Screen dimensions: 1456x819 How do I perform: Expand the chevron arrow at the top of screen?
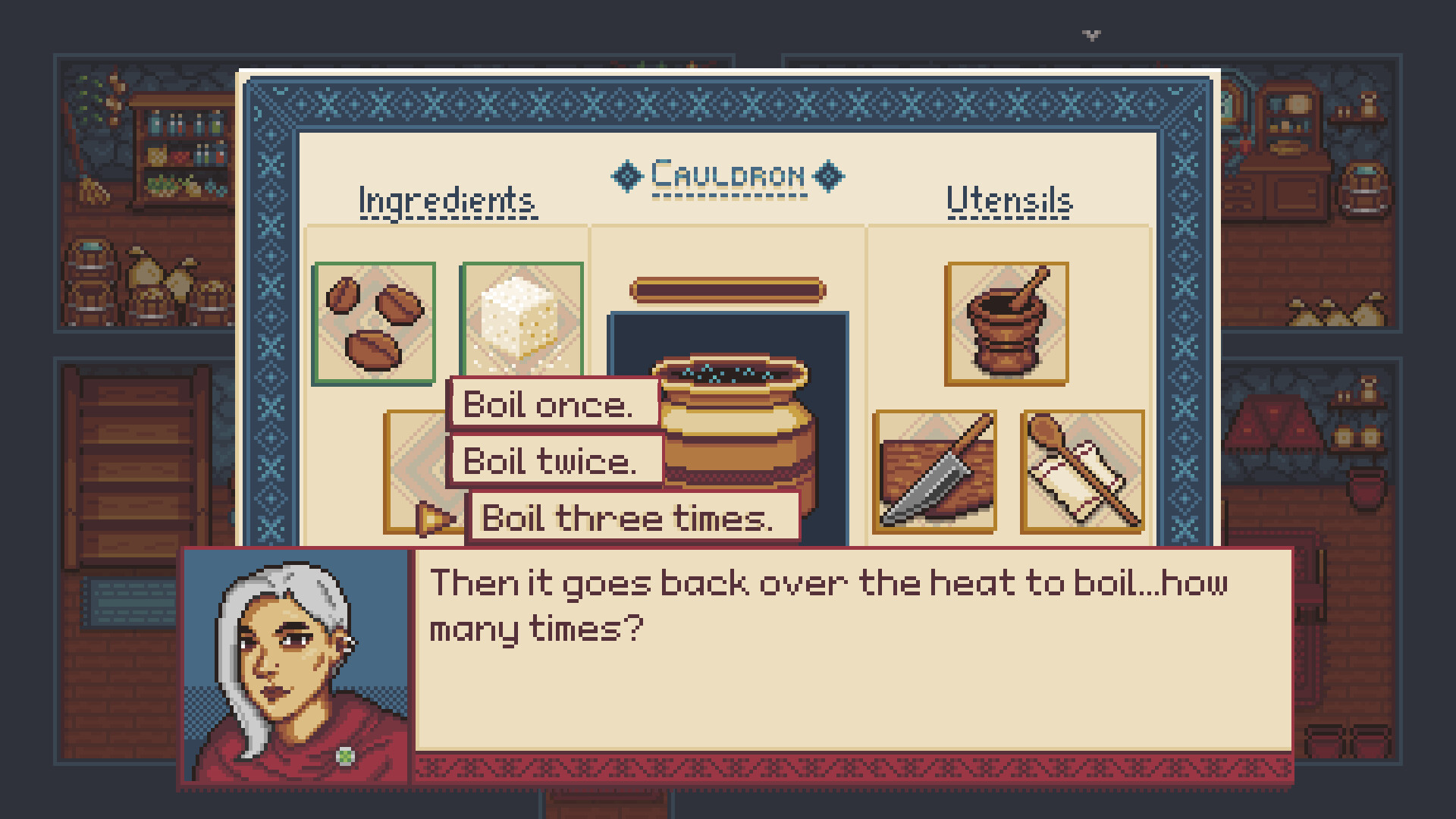point(1090,33)
